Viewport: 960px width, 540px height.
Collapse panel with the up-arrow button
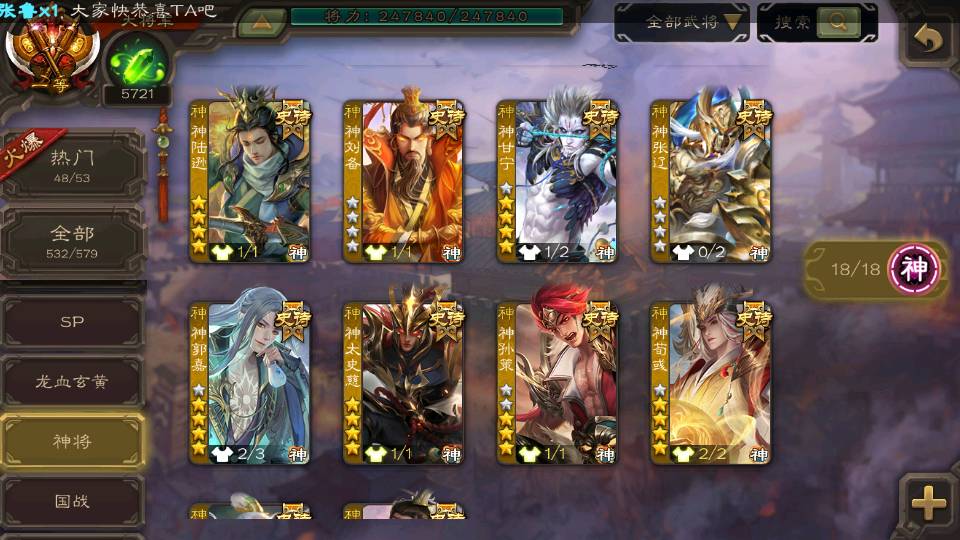261,22
